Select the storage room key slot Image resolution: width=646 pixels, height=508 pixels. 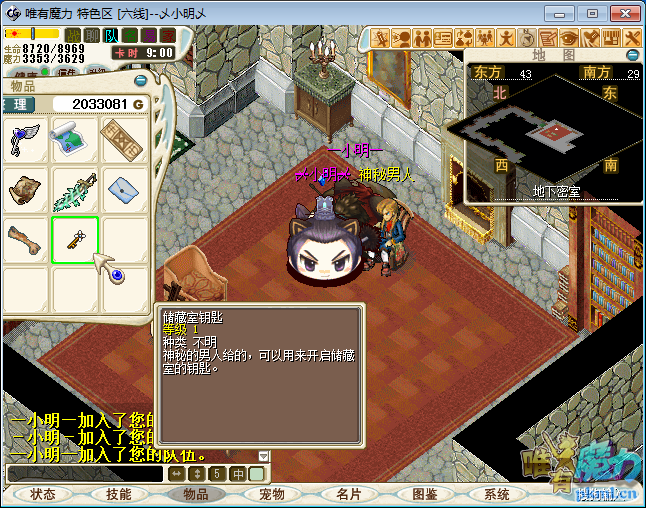pyautogui.click(x=75, y=240)
